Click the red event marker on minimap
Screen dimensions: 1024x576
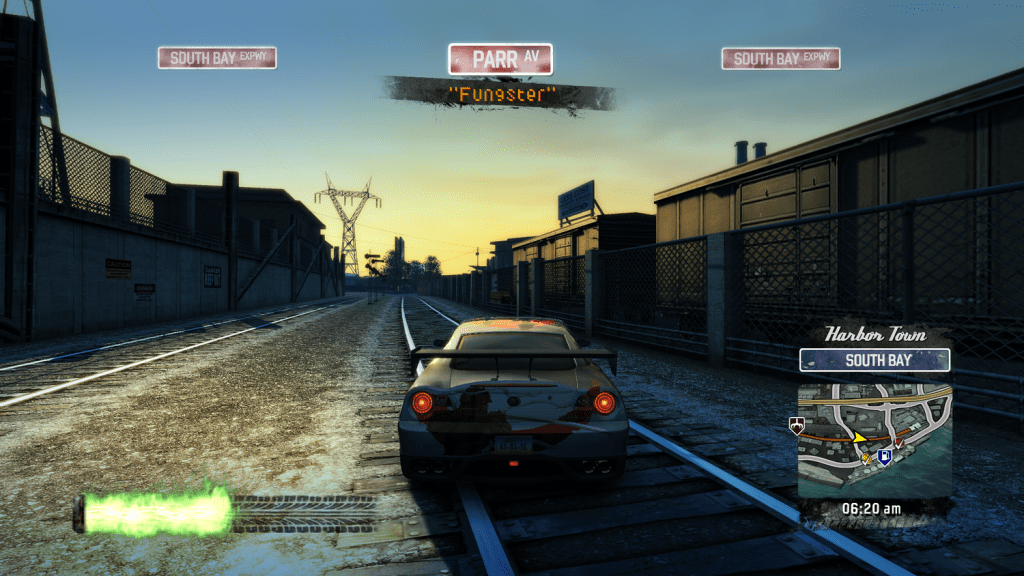click(899, 442)
